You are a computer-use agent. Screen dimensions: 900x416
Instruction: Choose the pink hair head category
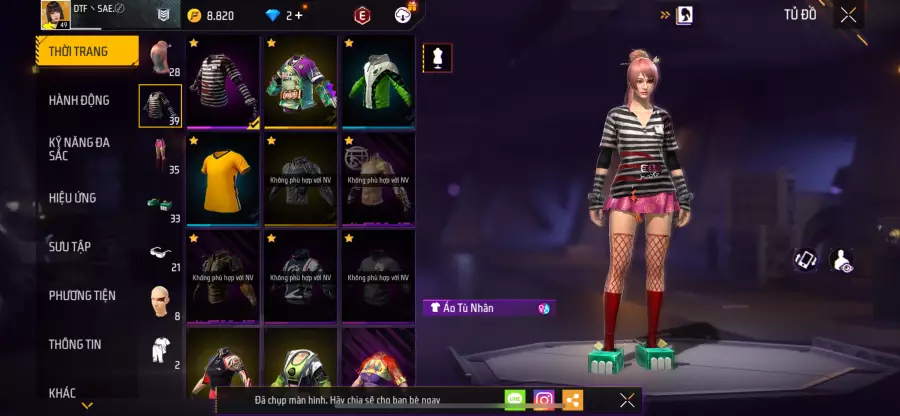(x=160, y=59)
